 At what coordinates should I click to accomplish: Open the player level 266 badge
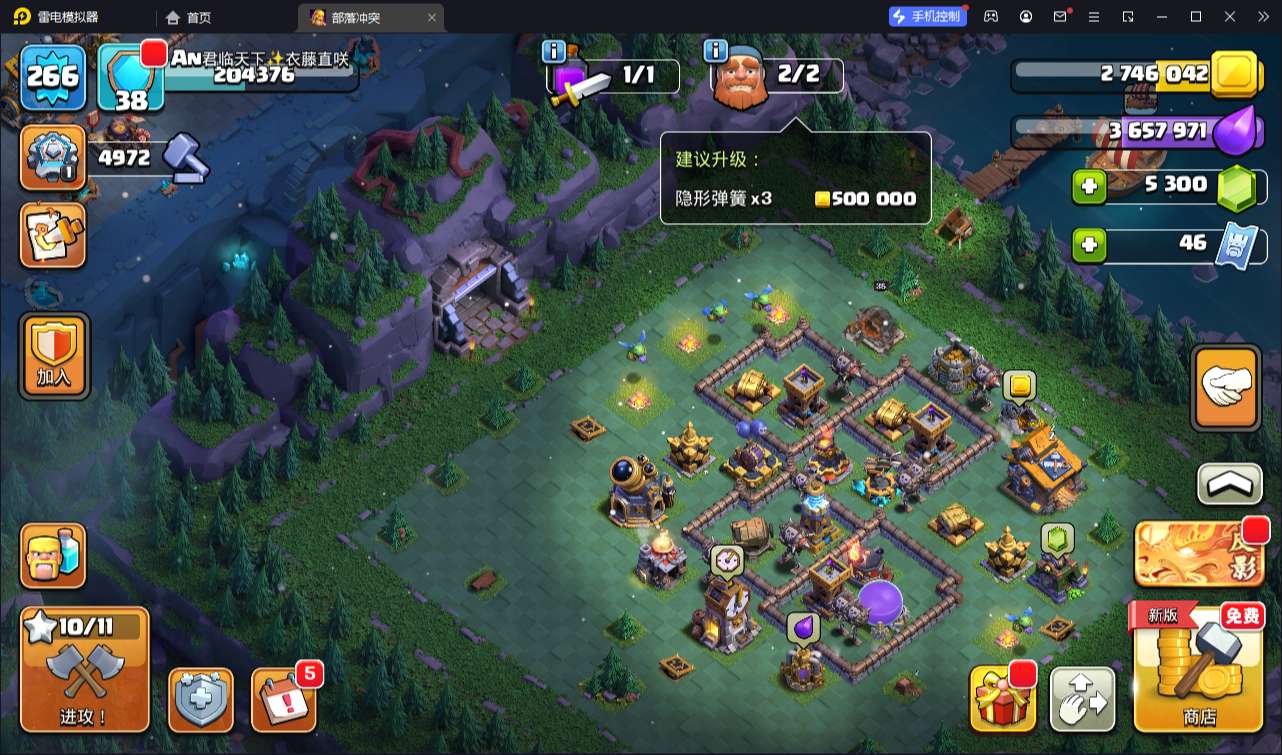pos(52,76)
